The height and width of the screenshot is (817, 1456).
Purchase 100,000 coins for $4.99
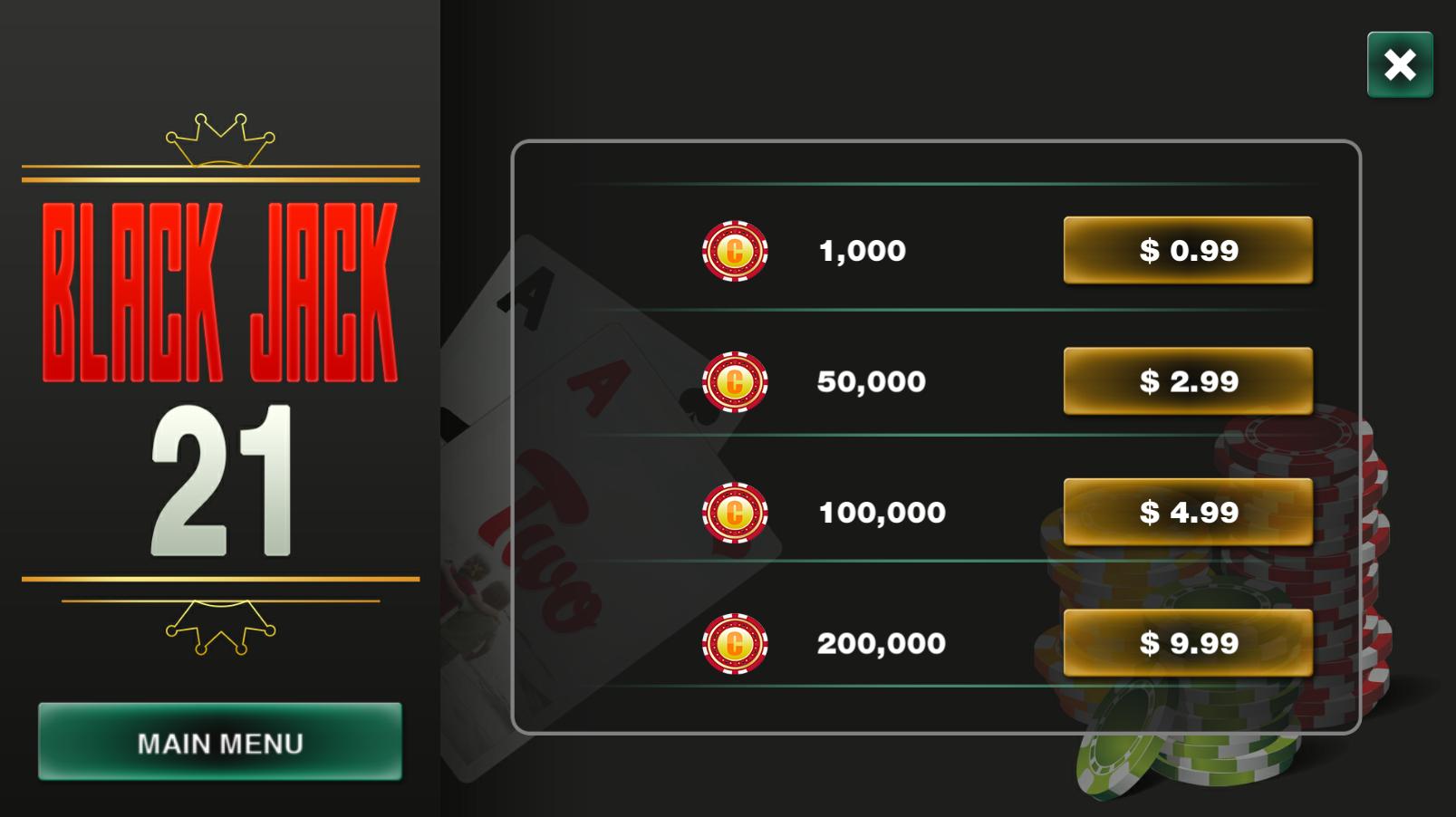[1187, 512]
